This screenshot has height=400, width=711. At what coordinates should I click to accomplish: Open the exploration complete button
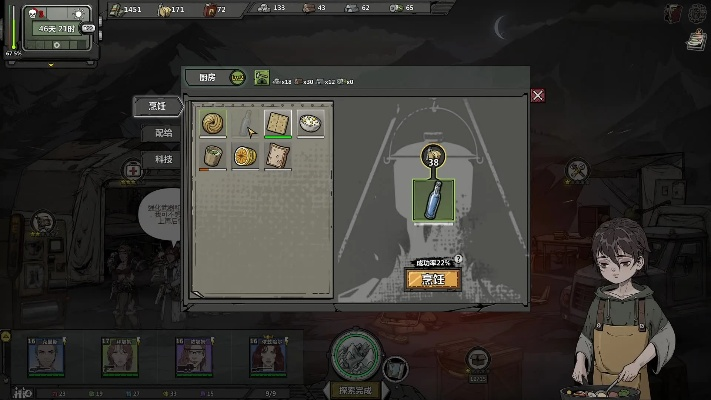pos(356,390)
